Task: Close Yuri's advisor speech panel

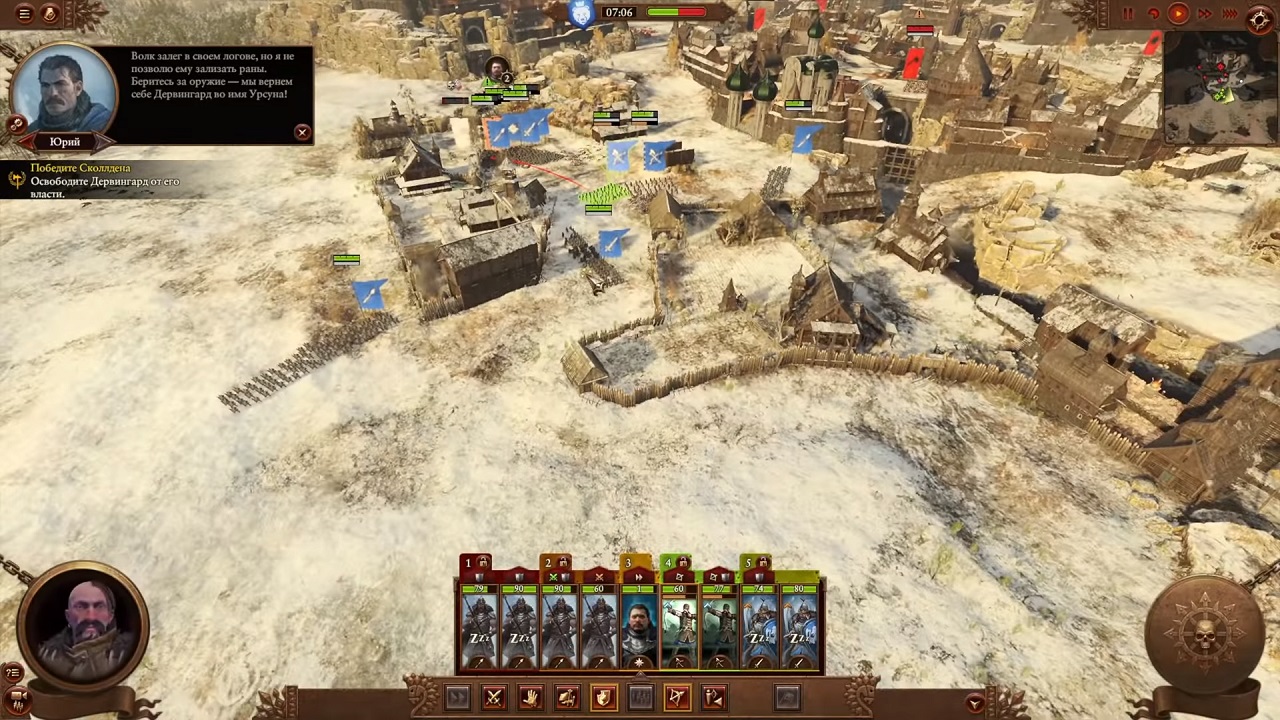Action: (x=302, y=132)
